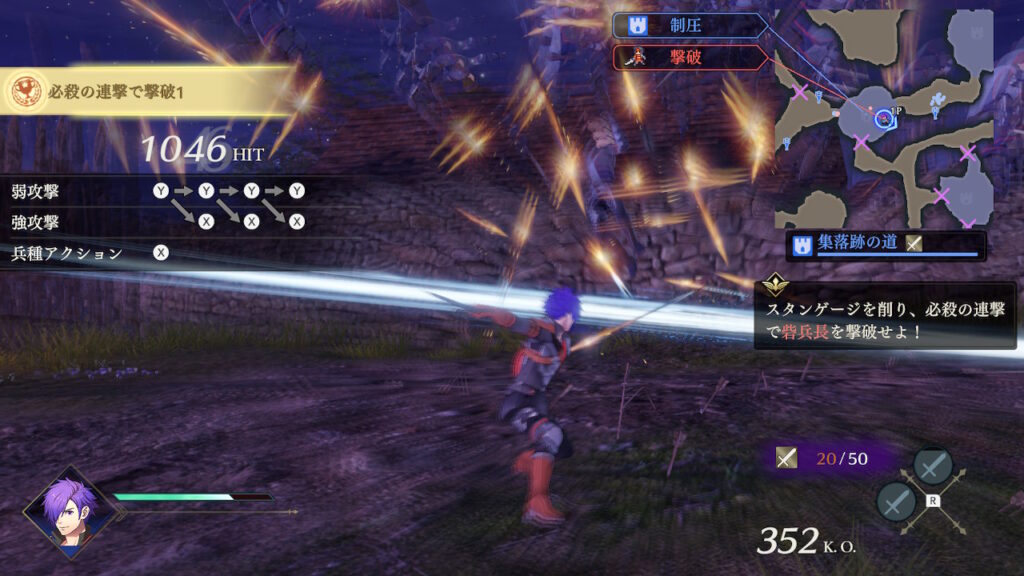Select the 撃破 objective entry

coord(688,57)
